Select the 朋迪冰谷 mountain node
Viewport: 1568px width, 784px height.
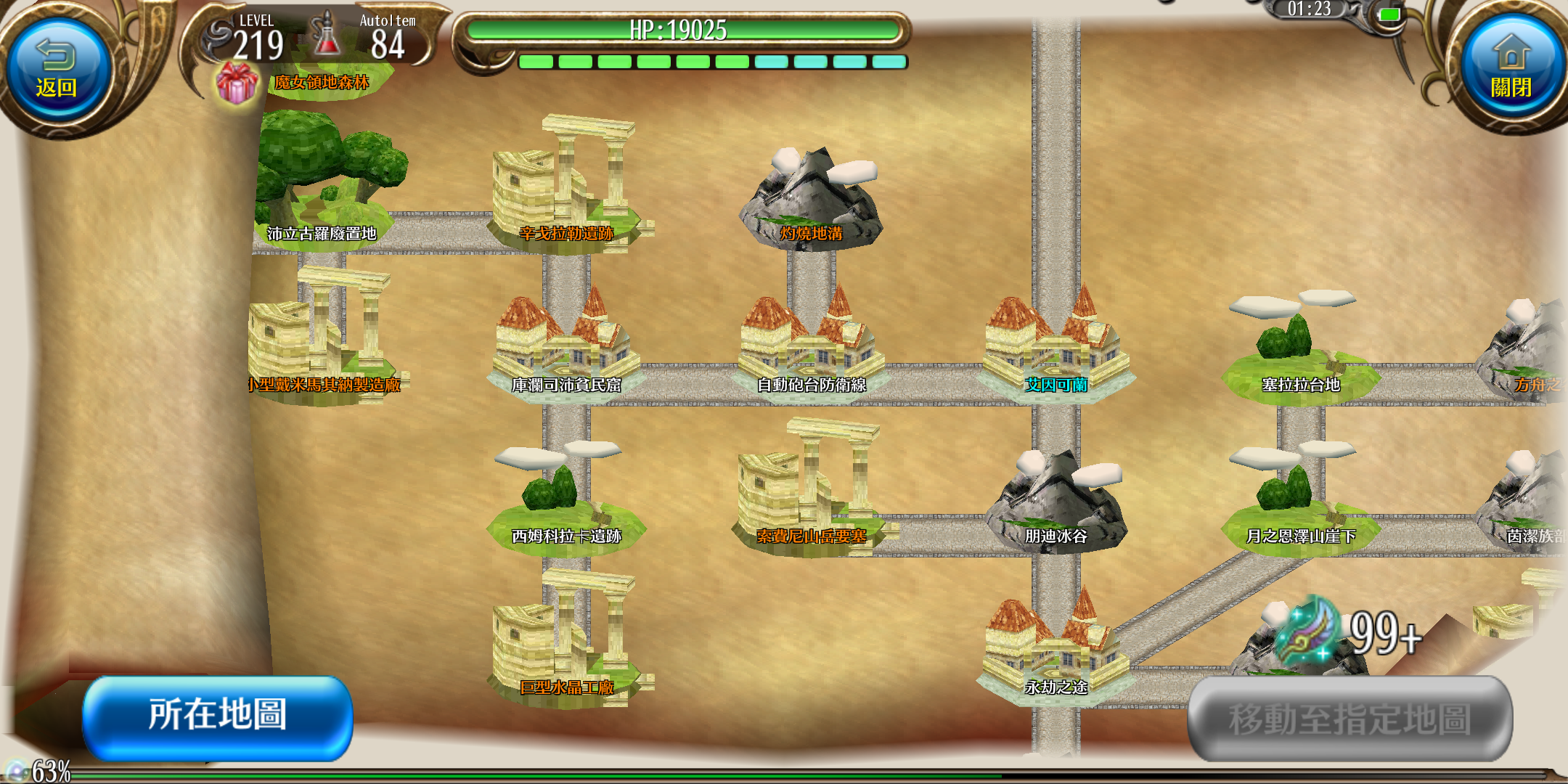point(1056,501)
